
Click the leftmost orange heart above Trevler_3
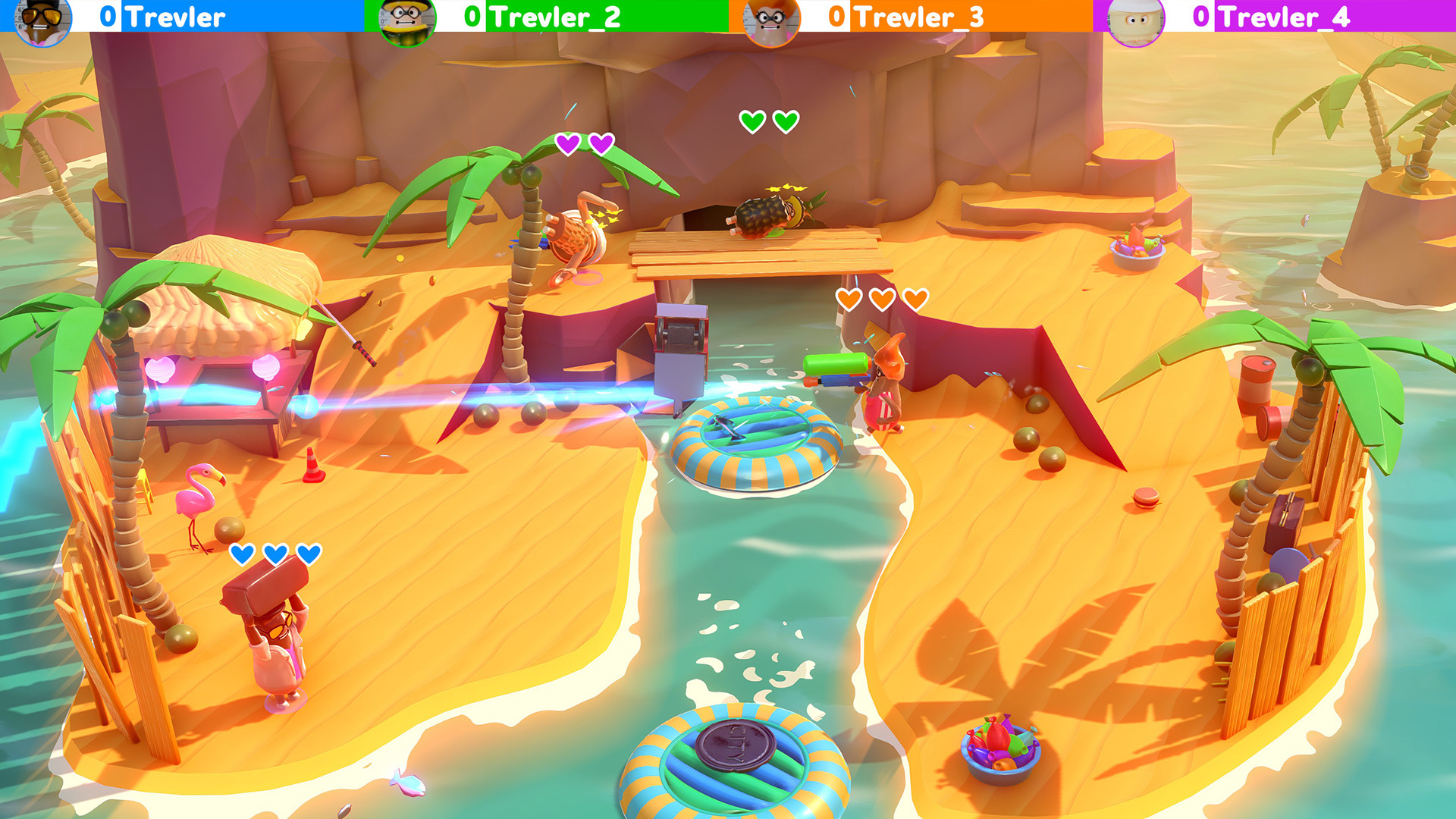[x=851, y=299]
